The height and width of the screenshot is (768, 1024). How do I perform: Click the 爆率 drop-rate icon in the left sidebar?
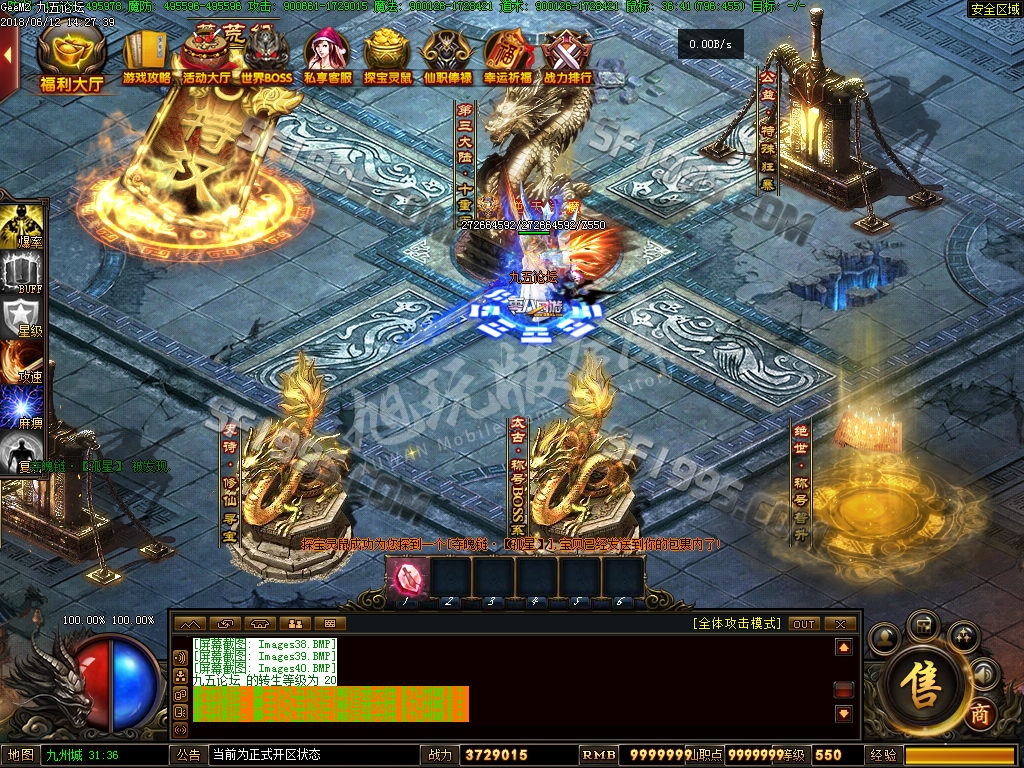(x=22, y=226)
